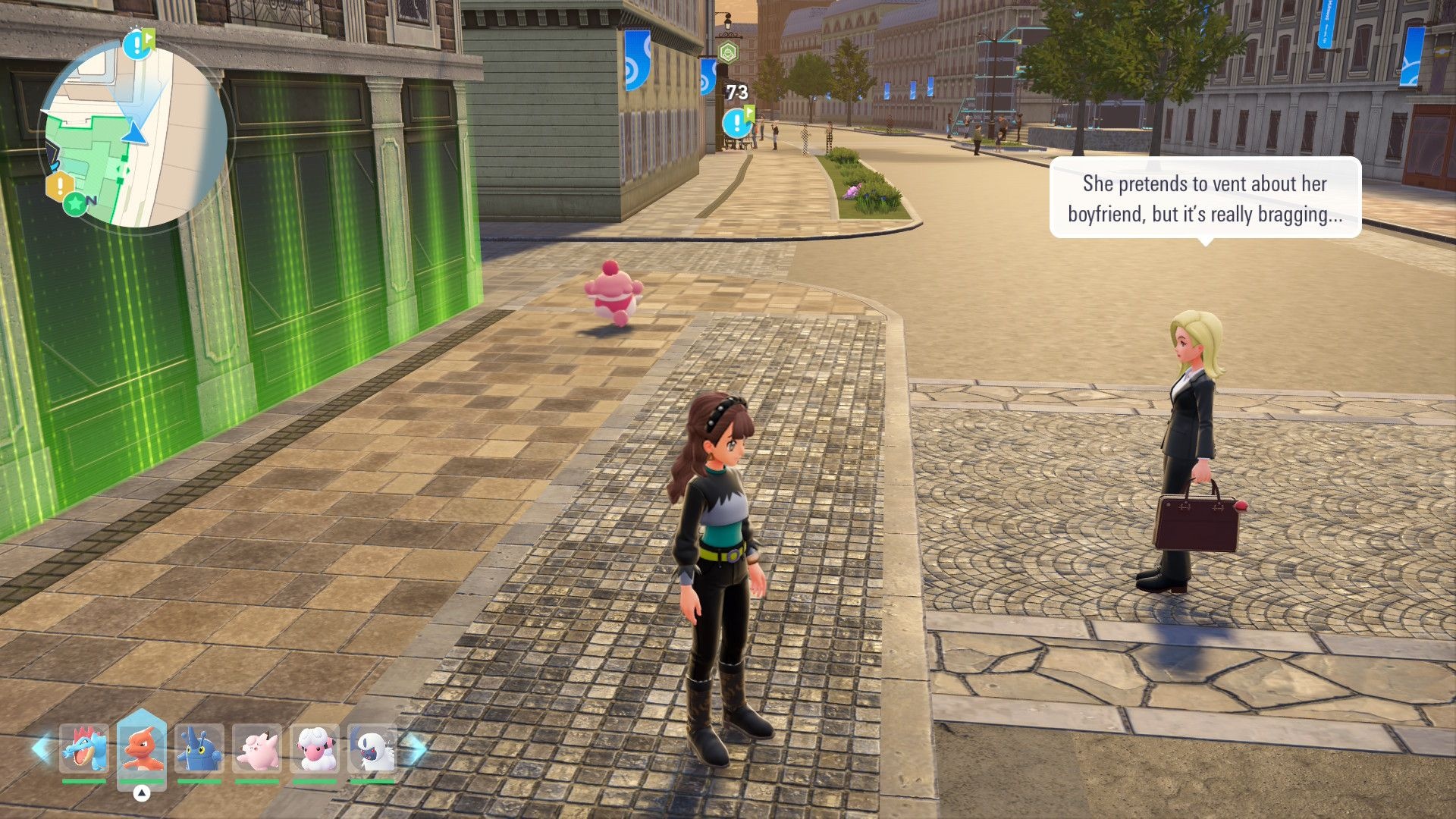The width and height of the screenshot is (1456, 819).
Task: Click the left arrow beside the party bar
Action: click(x=41, y=748)
